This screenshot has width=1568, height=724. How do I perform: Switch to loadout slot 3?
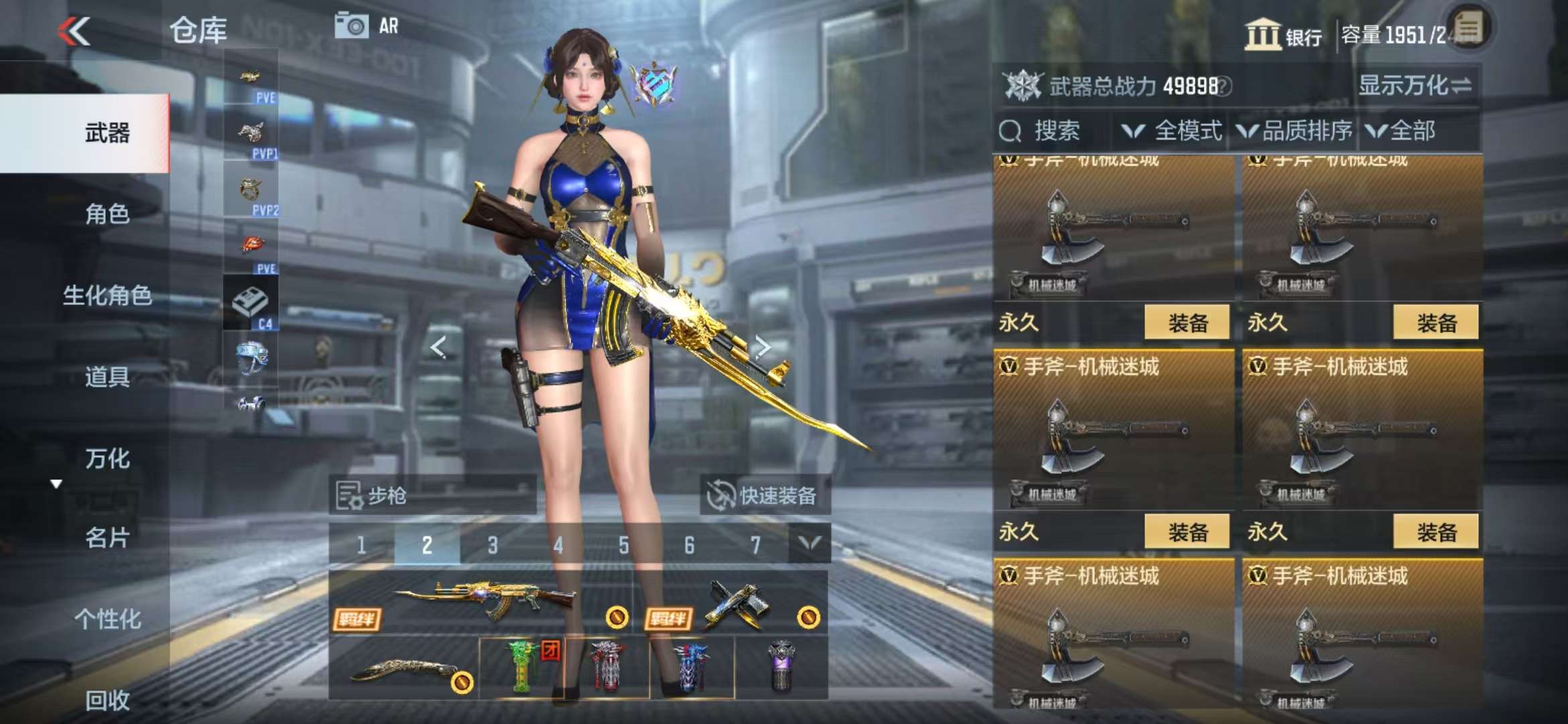pos(493,545)
